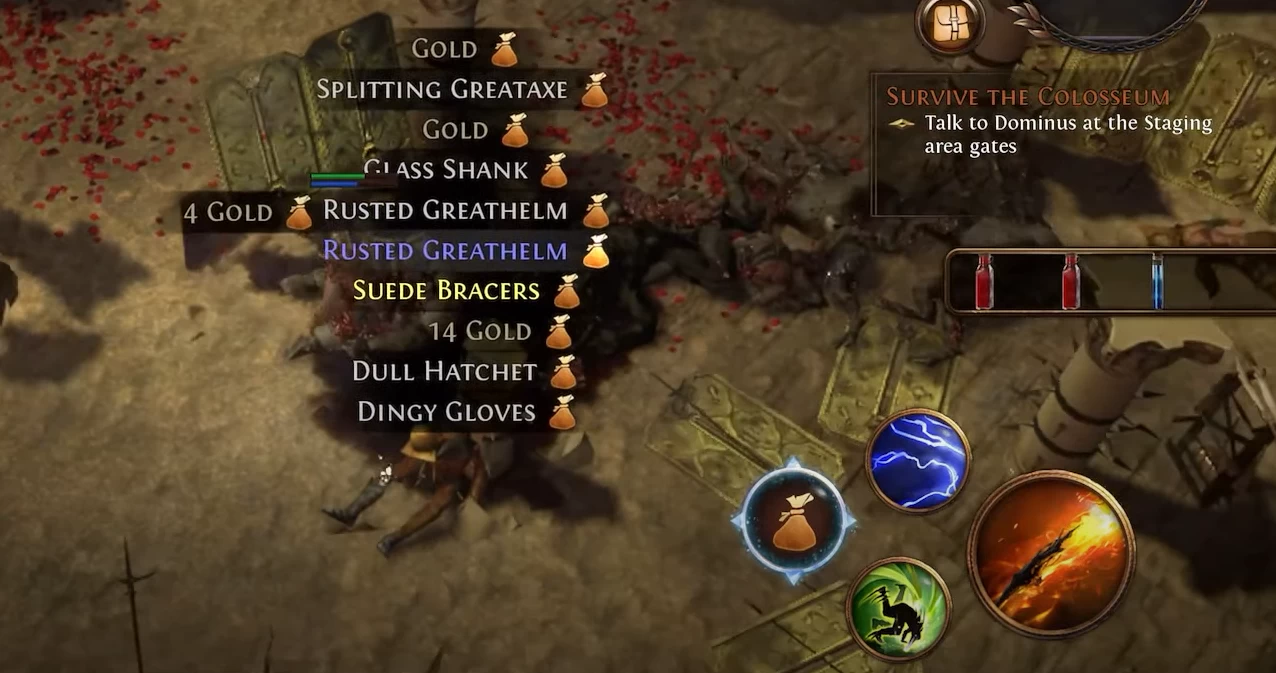Viewport: 1276px width, 673px height.
Task: Open the Survive the Colosseum quest tracker
Action: click(1028, 97)
